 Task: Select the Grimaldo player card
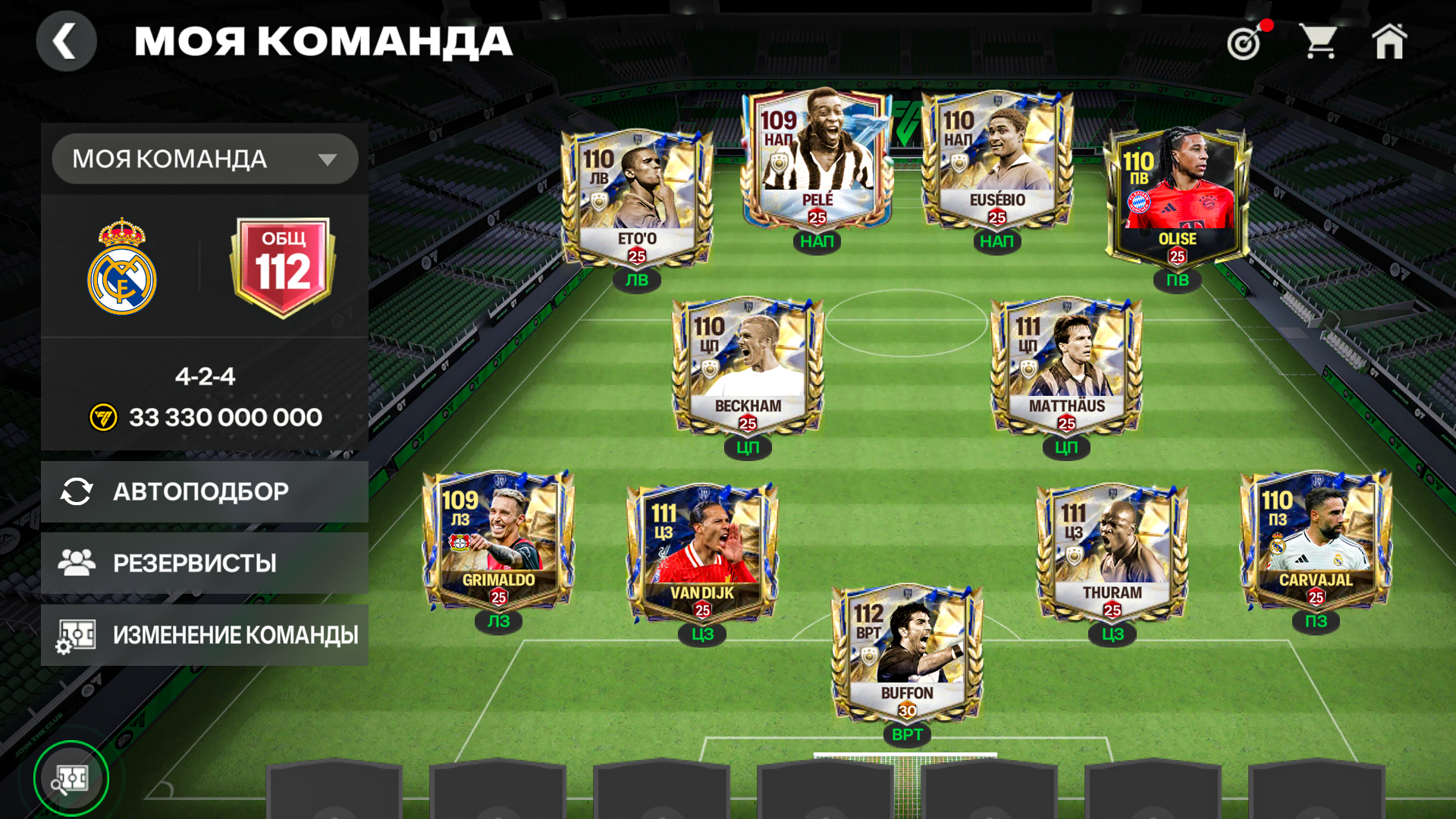click(498, 540)
